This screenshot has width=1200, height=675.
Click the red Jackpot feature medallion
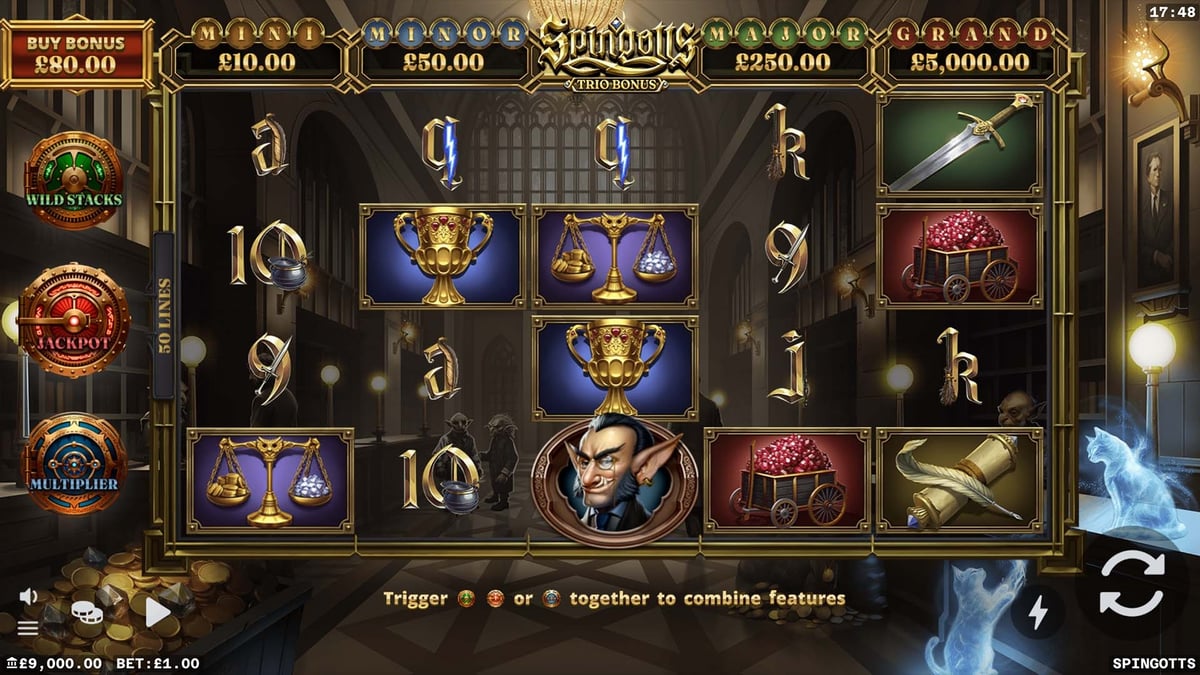74,321
